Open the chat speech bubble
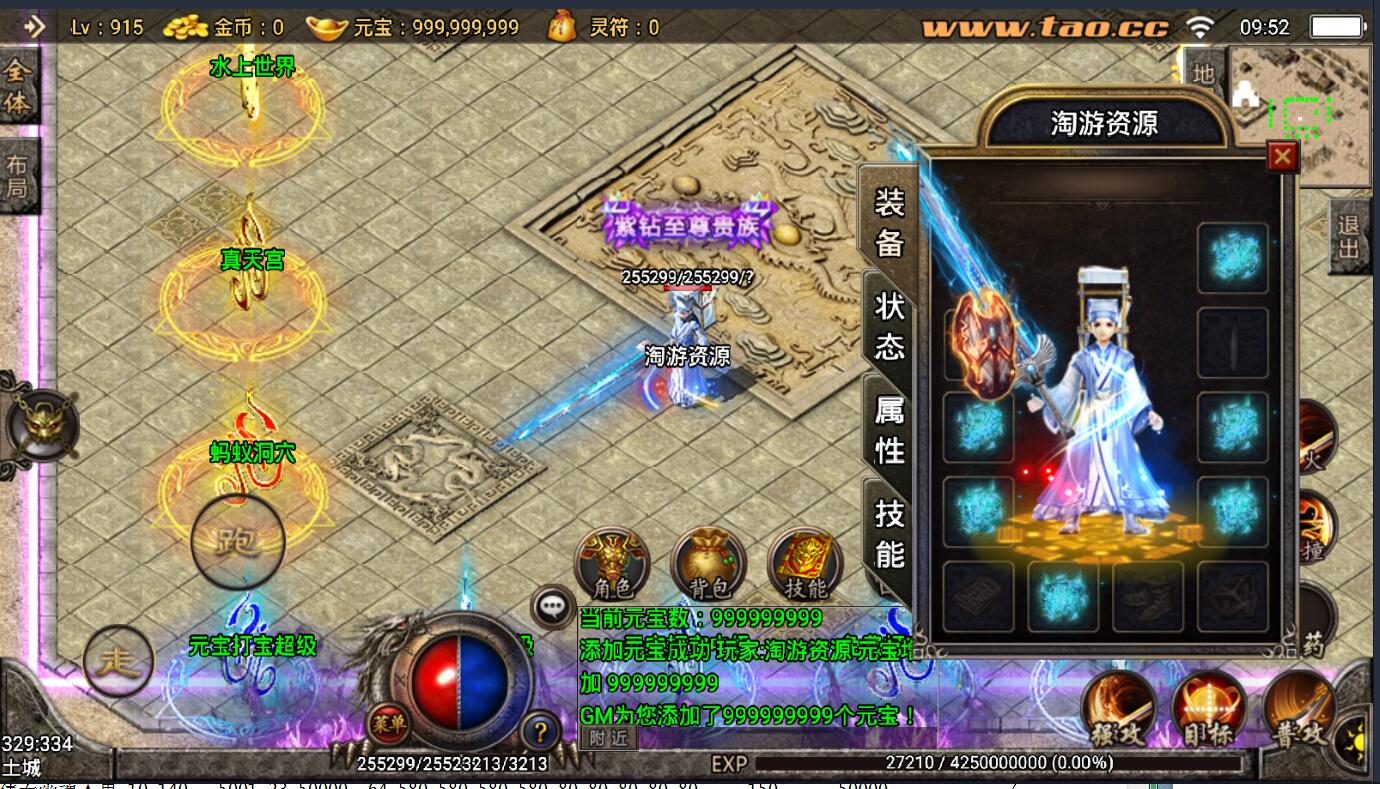Viewport: 1380px width, 789px height. click(552, 605)
